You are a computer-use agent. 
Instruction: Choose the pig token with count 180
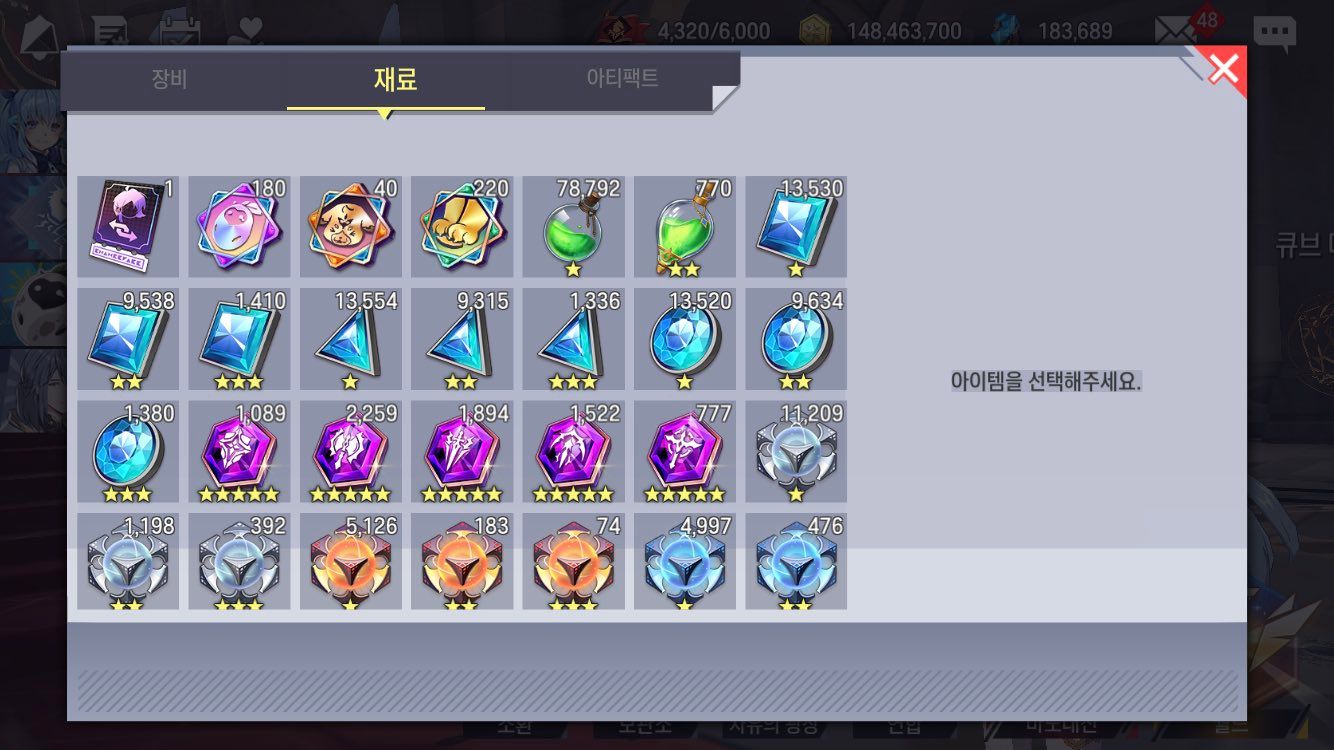239,227
